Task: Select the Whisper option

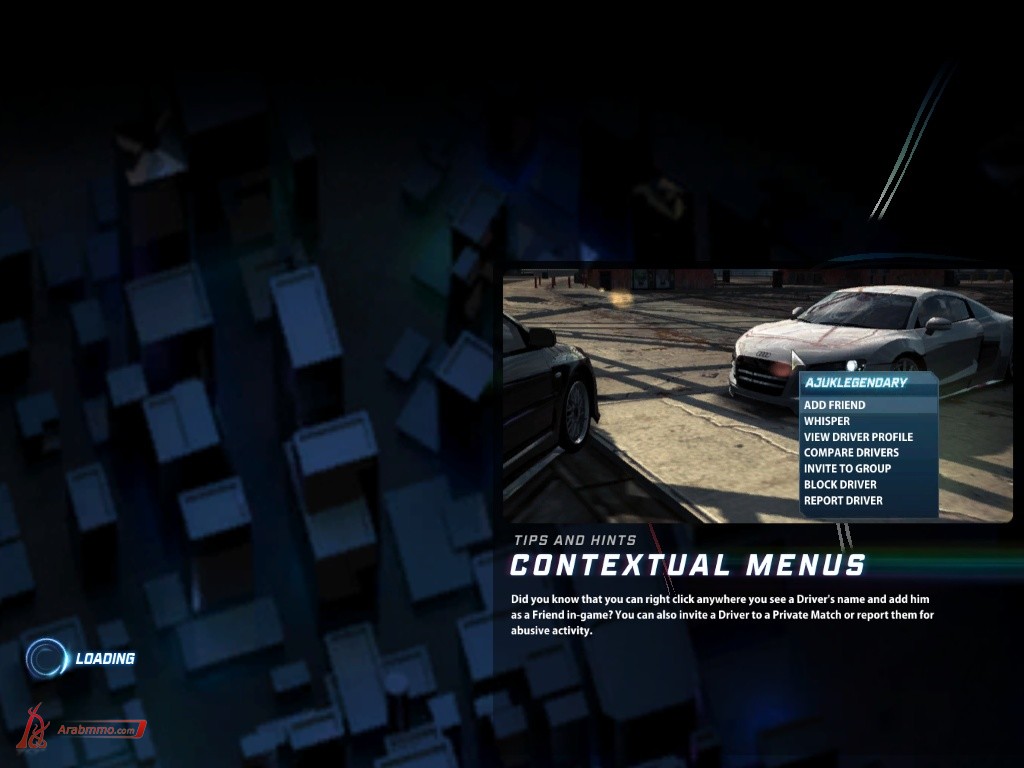Action: pos(827,421)
